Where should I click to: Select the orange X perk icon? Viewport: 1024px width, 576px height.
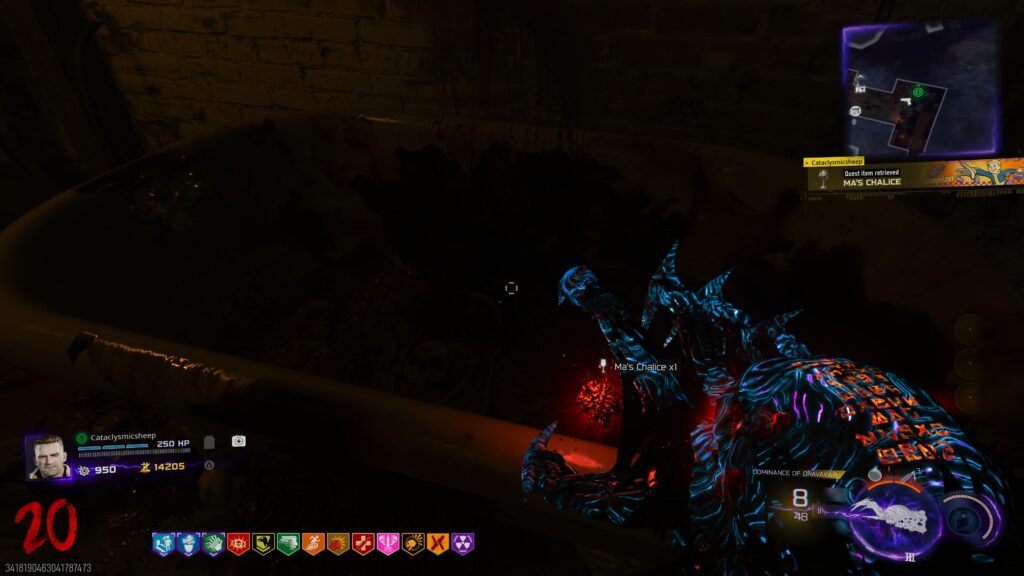438,543
